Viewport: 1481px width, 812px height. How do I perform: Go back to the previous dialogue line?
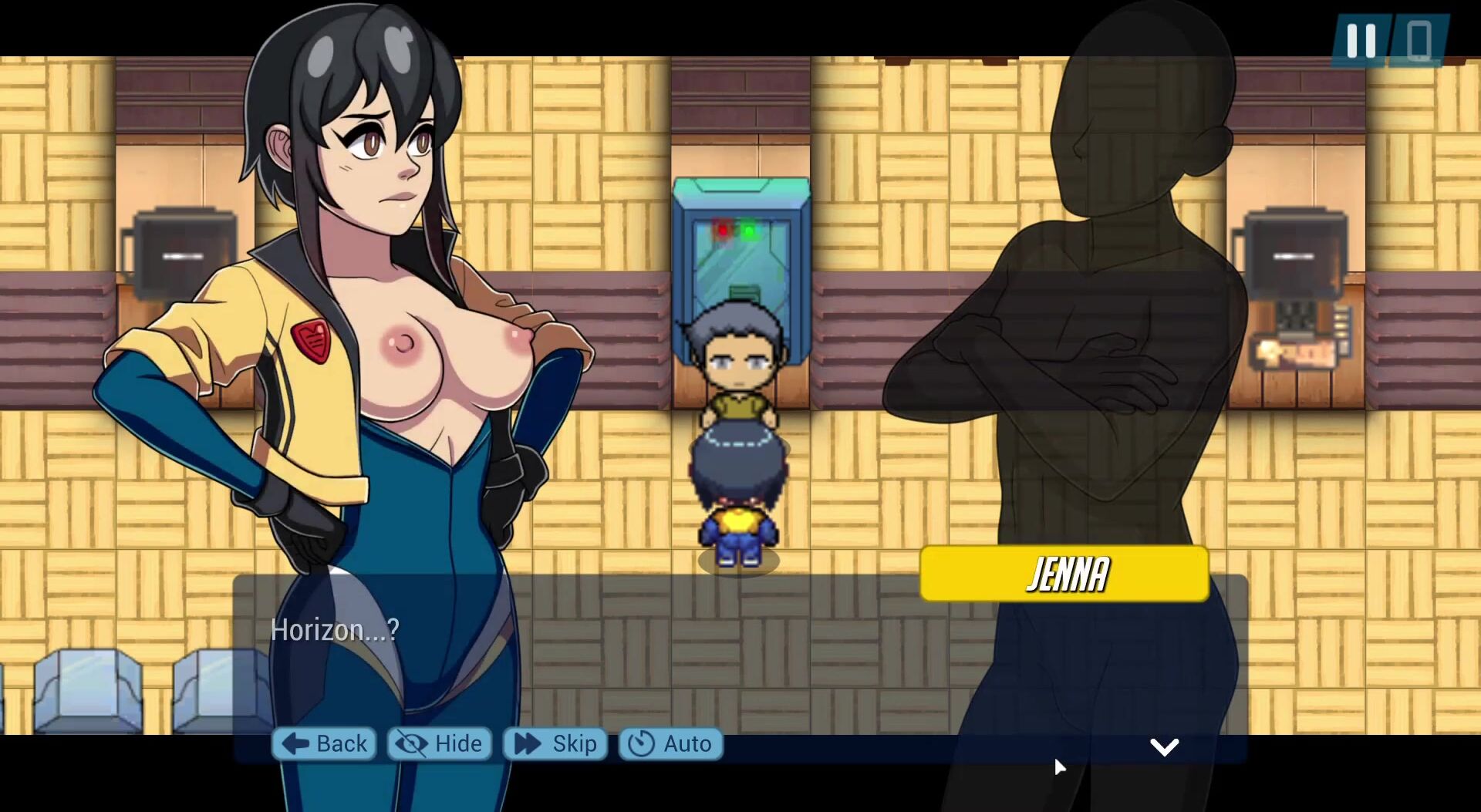pos(324,744)
